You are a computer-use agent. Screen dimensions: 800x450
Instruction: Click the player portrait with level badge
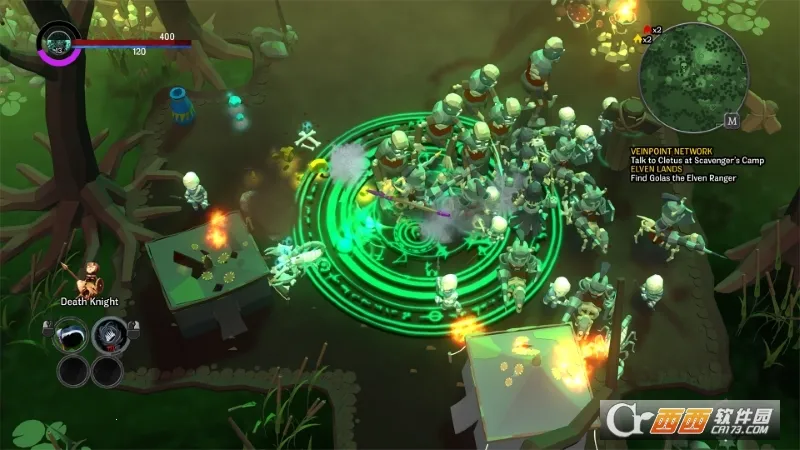(58, 43)
